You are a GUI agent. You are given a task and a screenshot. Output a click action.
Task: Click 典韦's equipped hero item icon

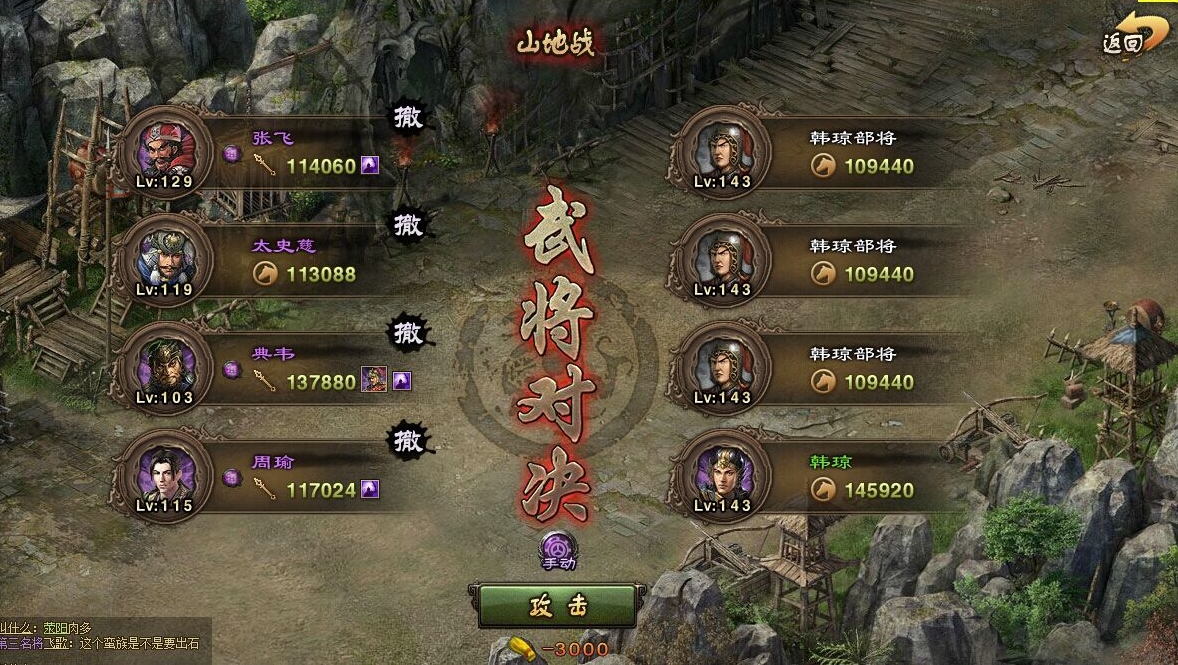pyautogui.click(x=374, y=381)
